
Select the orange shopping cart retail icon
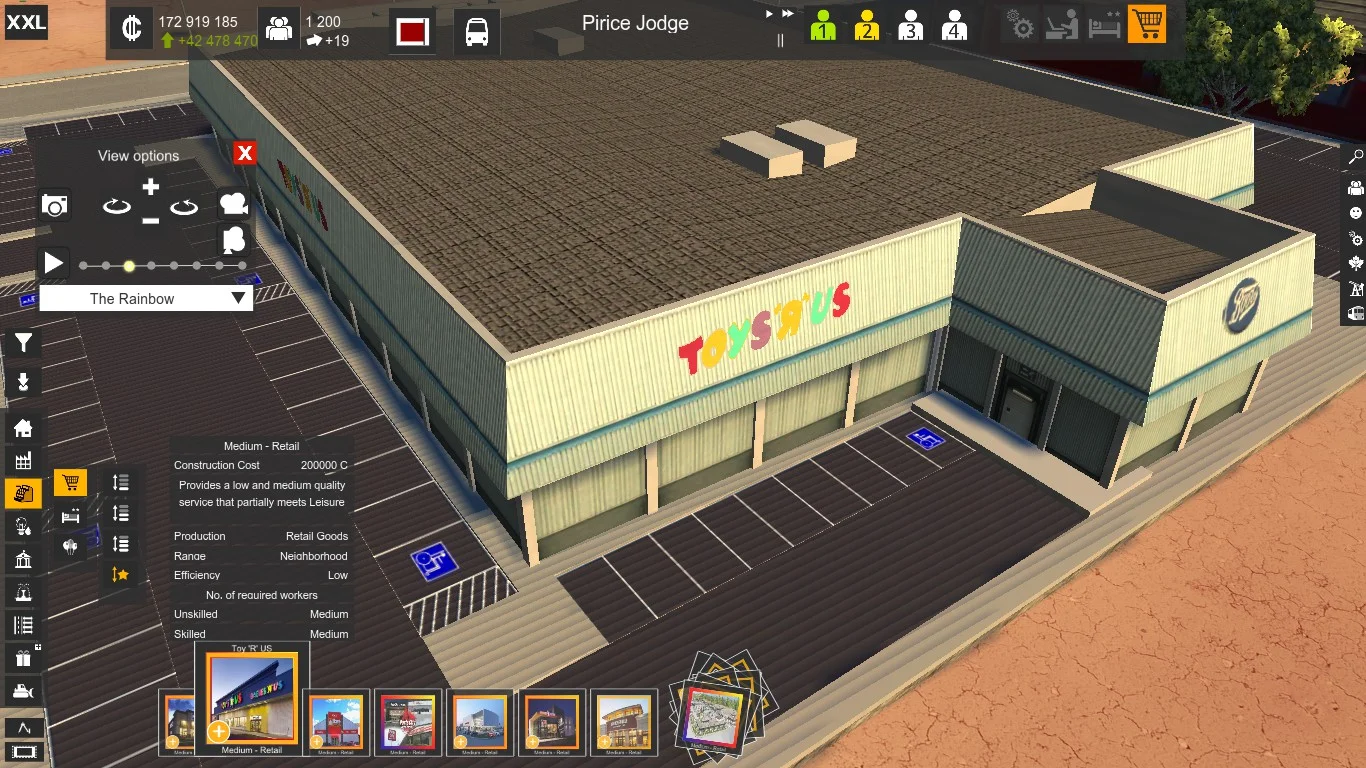[1147, 24]
